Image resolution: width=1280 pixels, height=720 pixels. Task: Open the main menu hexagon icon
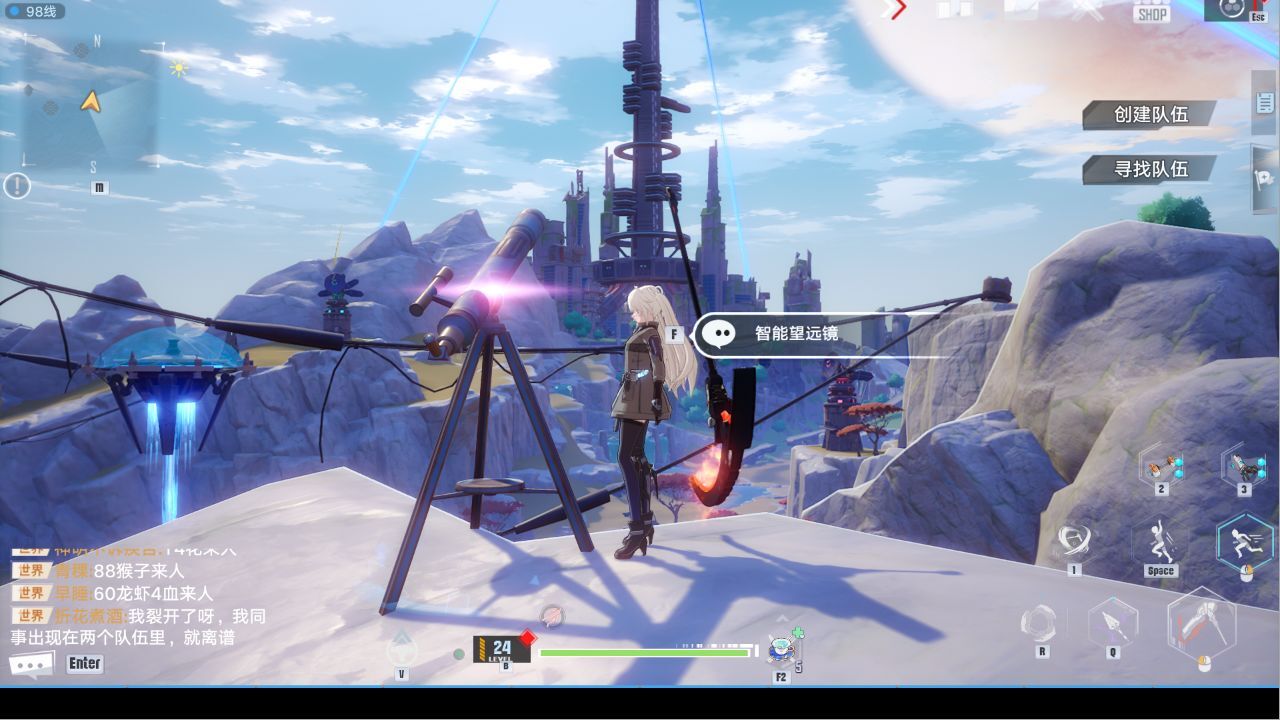1231,9
